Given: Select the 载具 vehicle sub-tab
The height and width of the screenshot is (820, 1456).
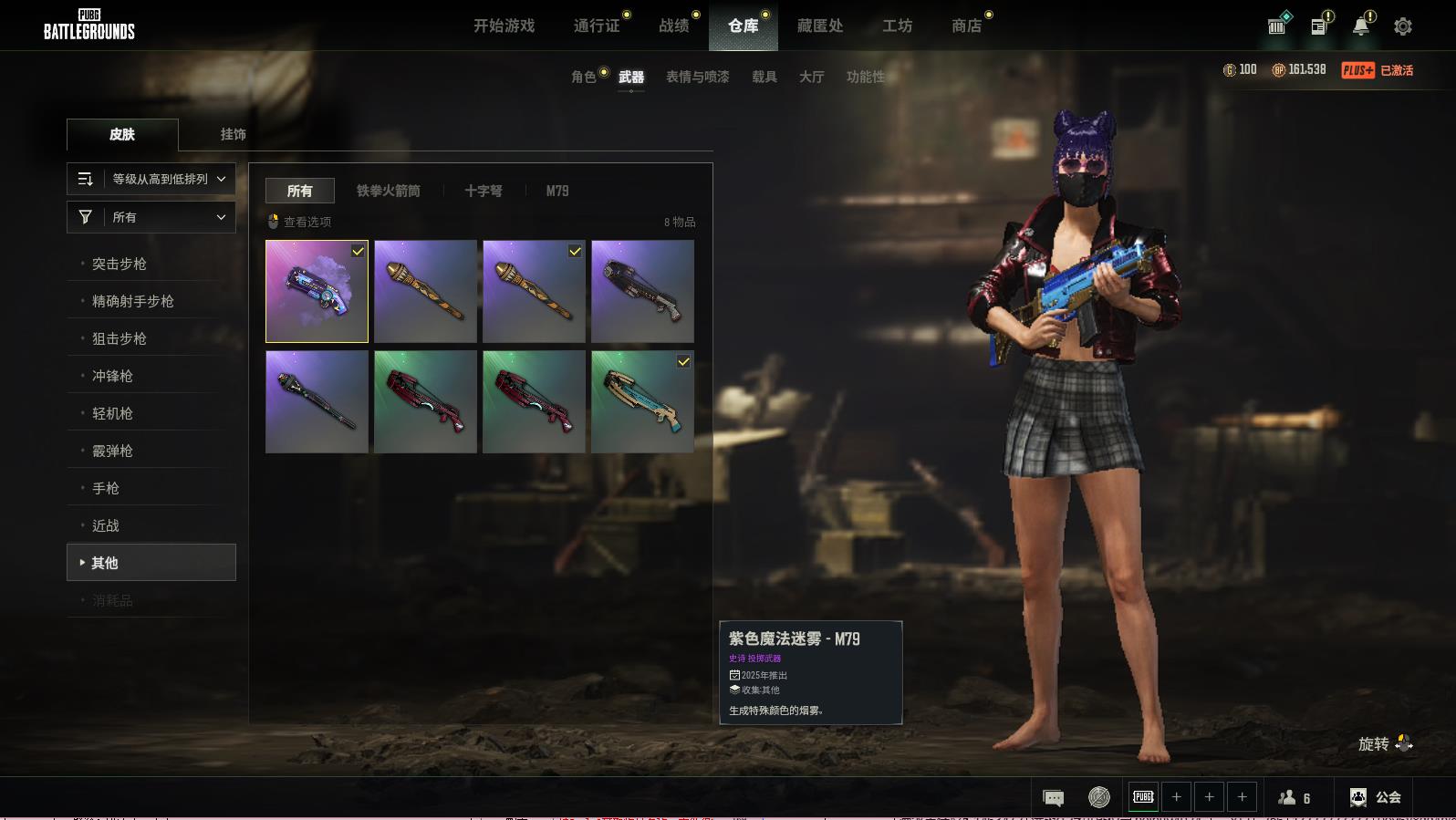Looking at the screenshot, I should [x=764, y=77].
